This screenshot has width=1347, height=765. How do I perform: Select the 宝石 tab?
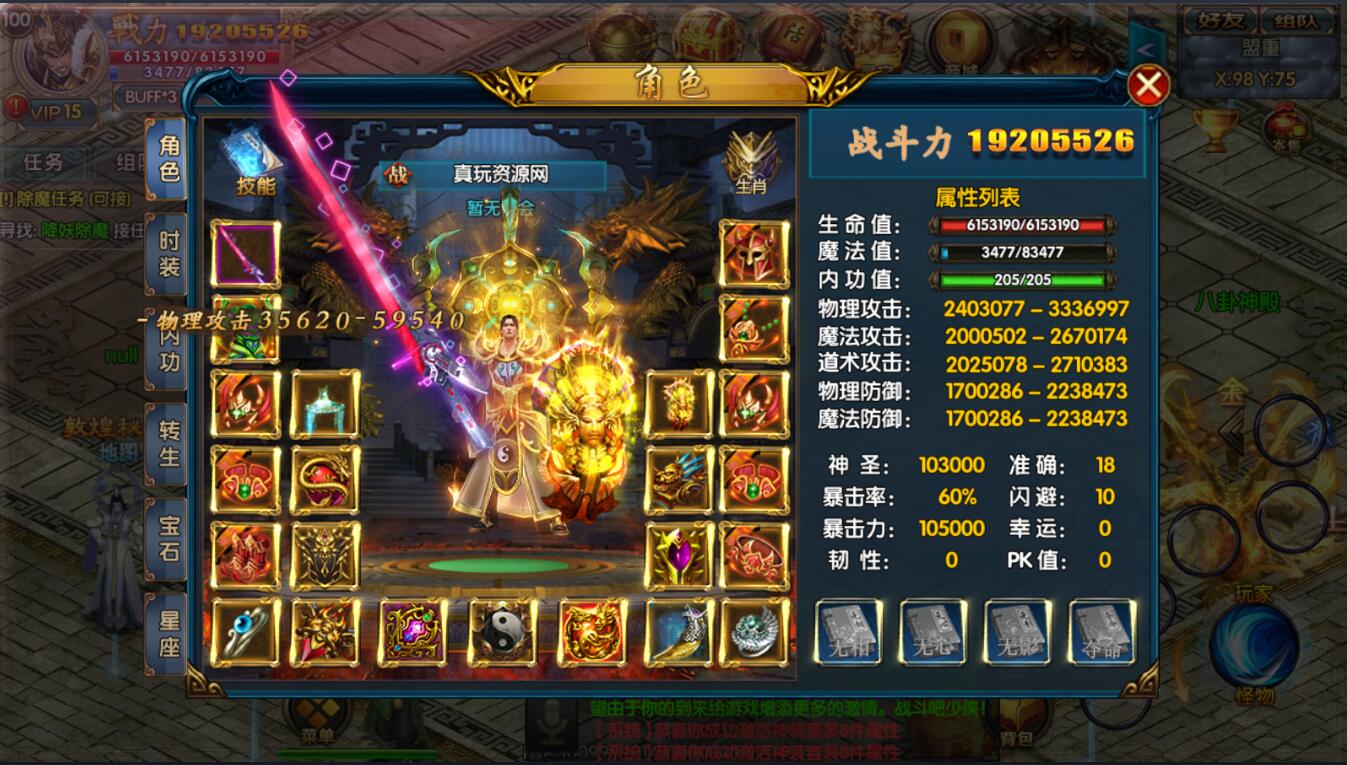(x=168, y=539)
